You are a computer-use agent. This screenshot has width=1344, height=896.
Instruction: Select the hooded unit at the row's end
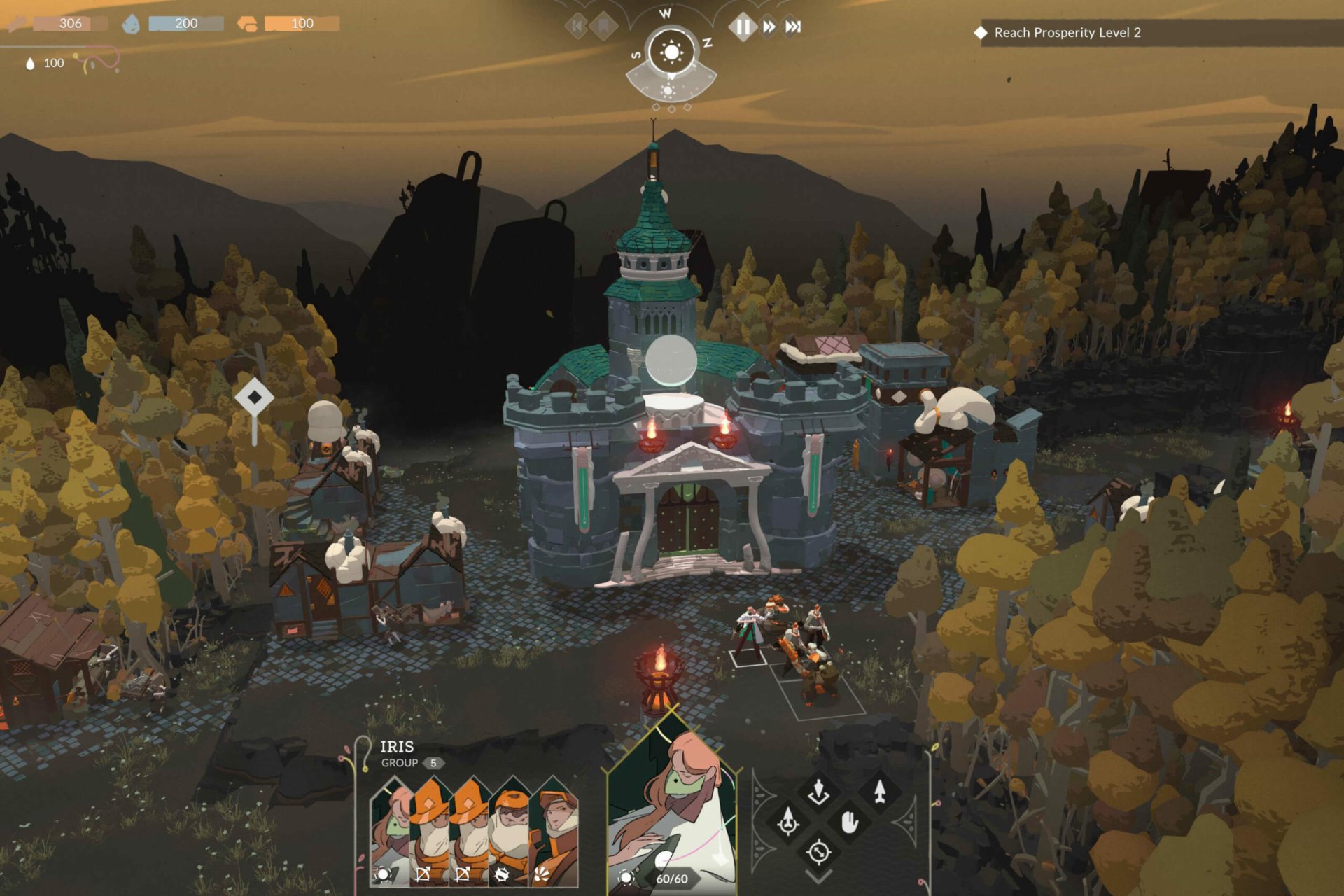555,833
